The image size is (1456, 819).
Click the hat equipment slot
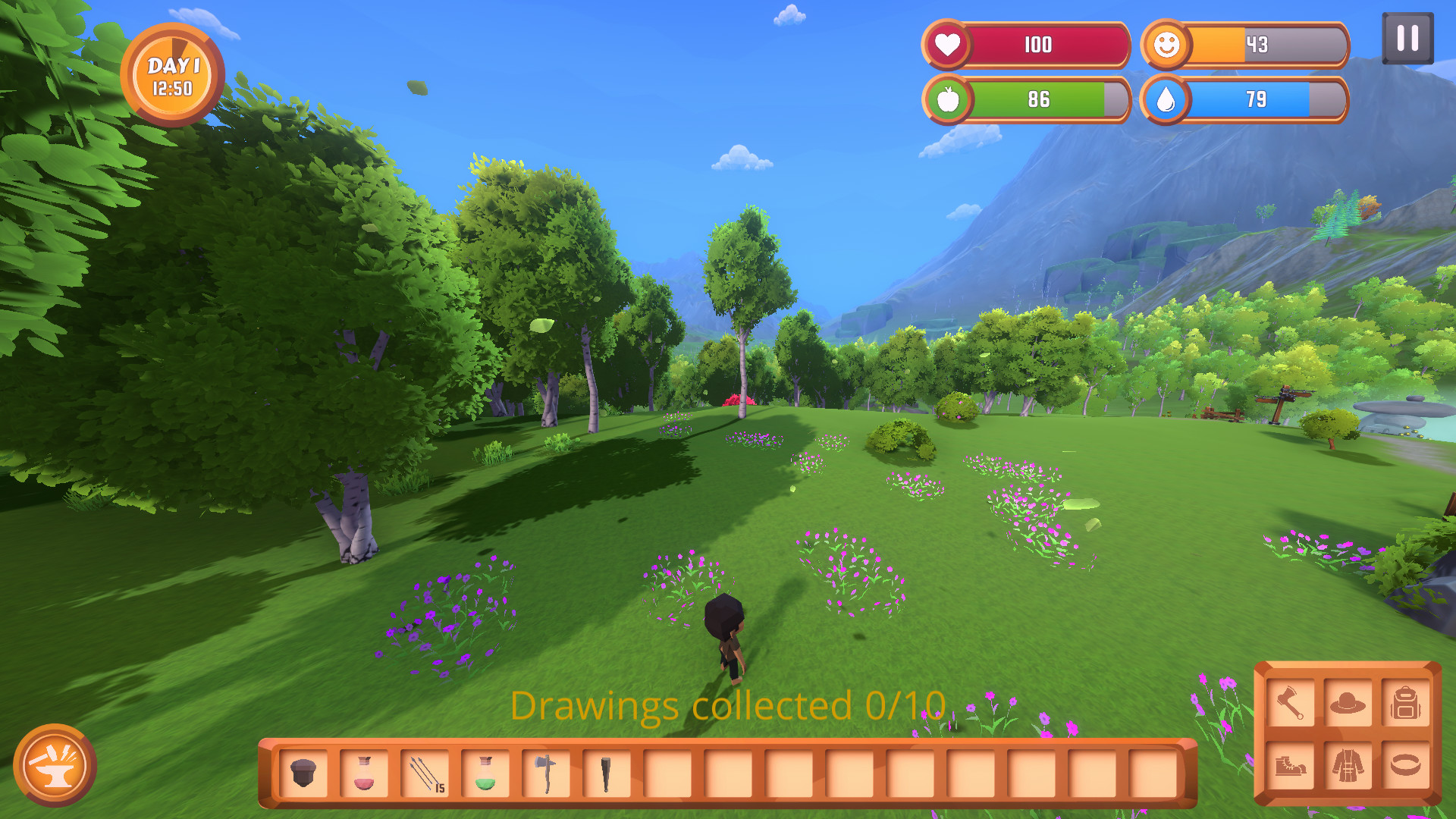click(x=1348, y=704)
